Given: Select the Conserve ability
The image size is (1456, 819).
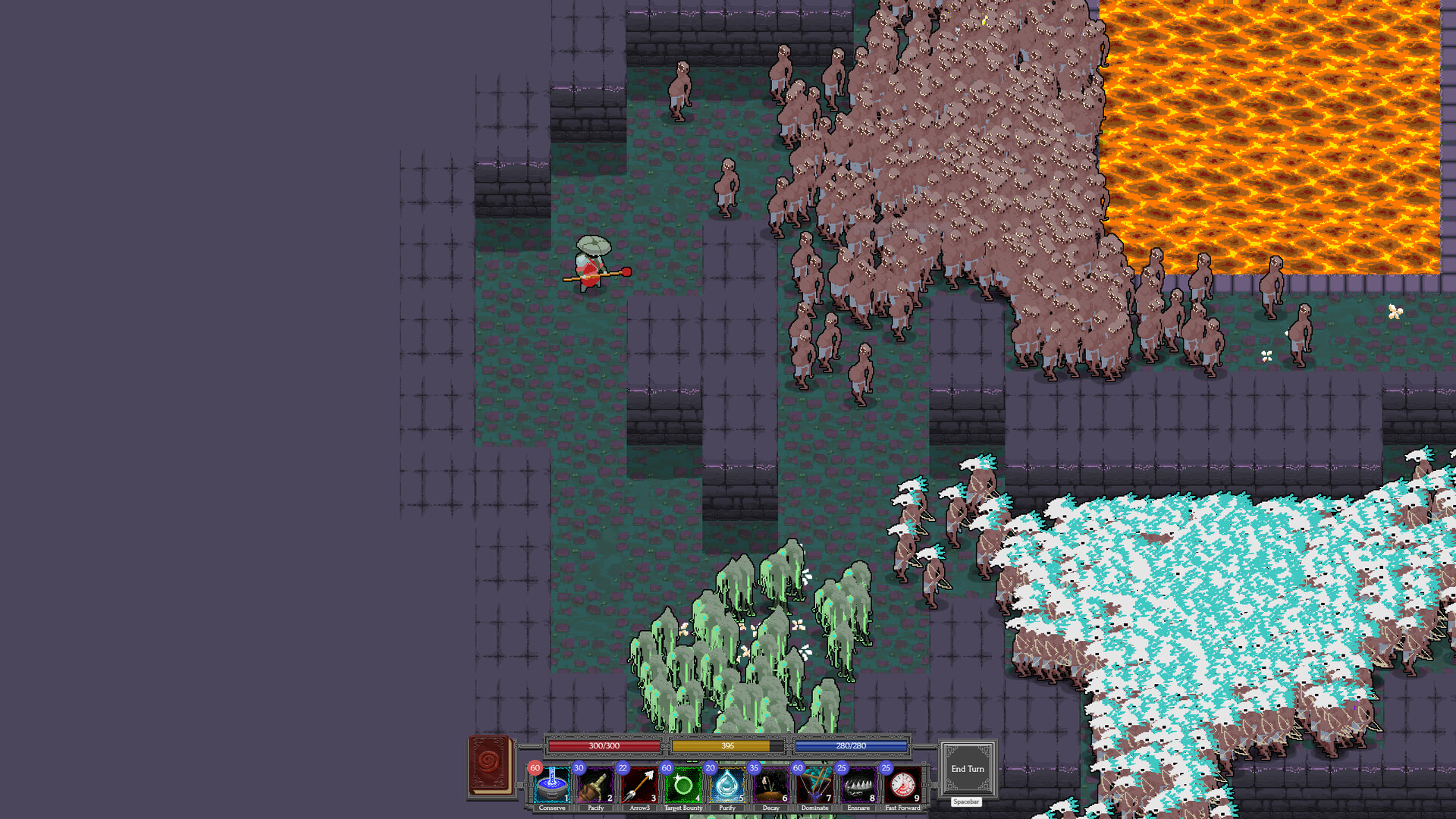Looking at the screenshot, I should (553, 786).
